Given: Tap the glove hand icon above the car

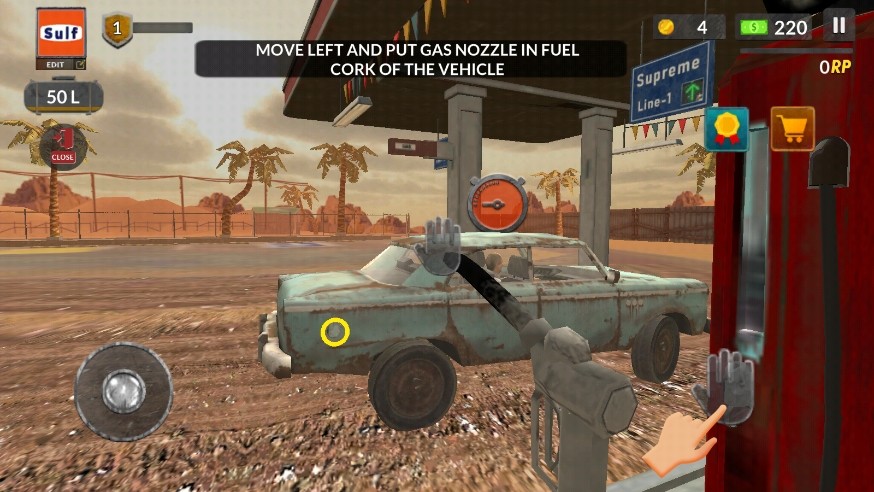Looking at the screenshot, I should pos(440,245).
